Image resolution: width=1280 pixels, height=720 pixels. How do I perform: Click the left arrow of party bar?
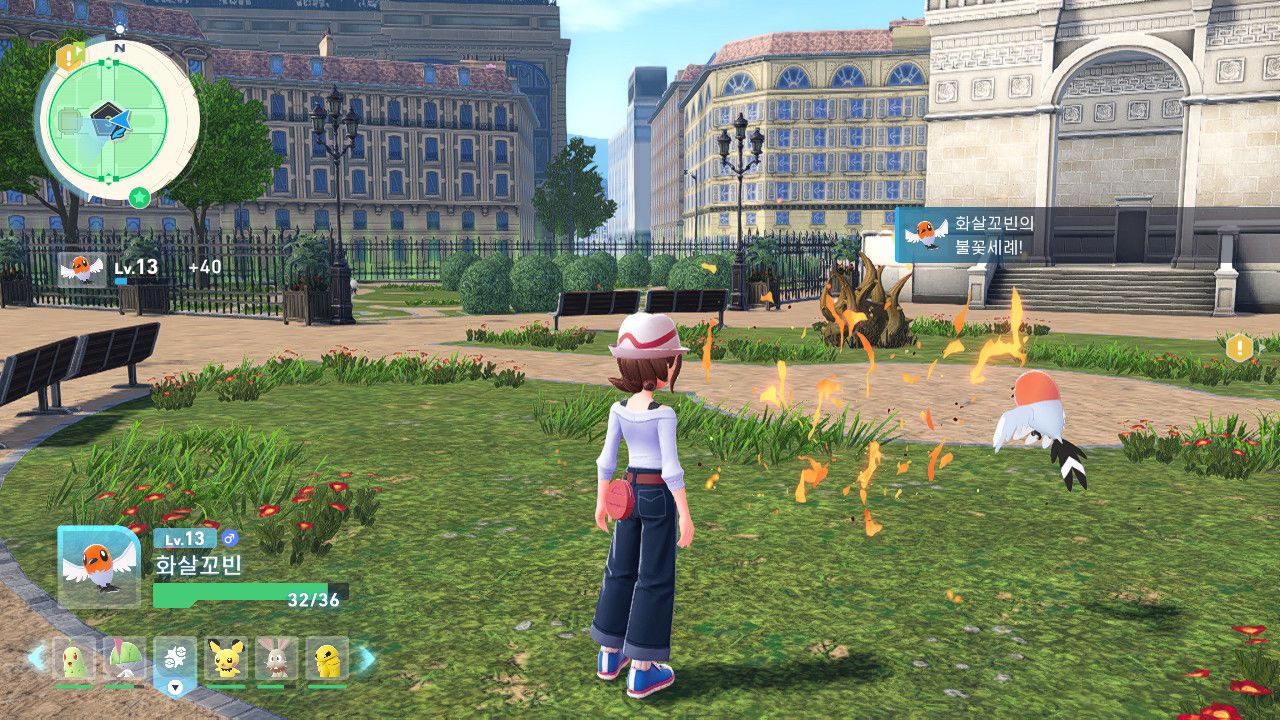click(36, 658)
